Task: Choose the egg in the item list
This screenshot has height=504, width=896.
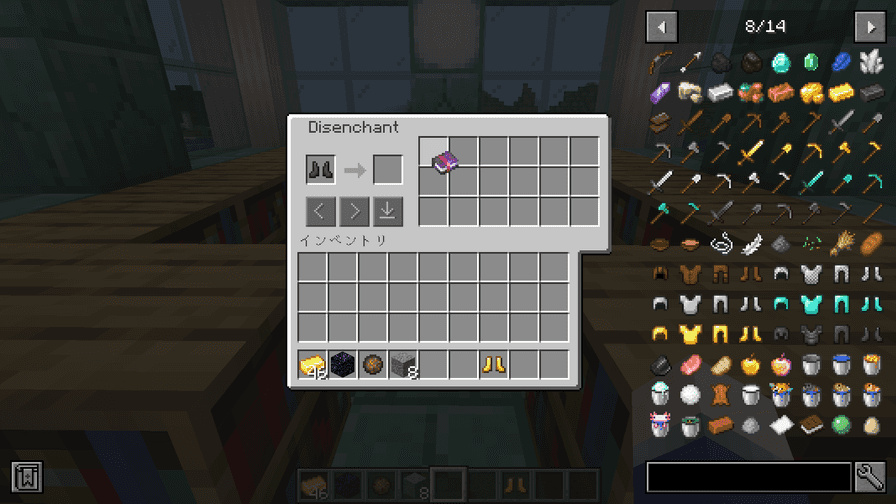Action: (x=871, y=424)
